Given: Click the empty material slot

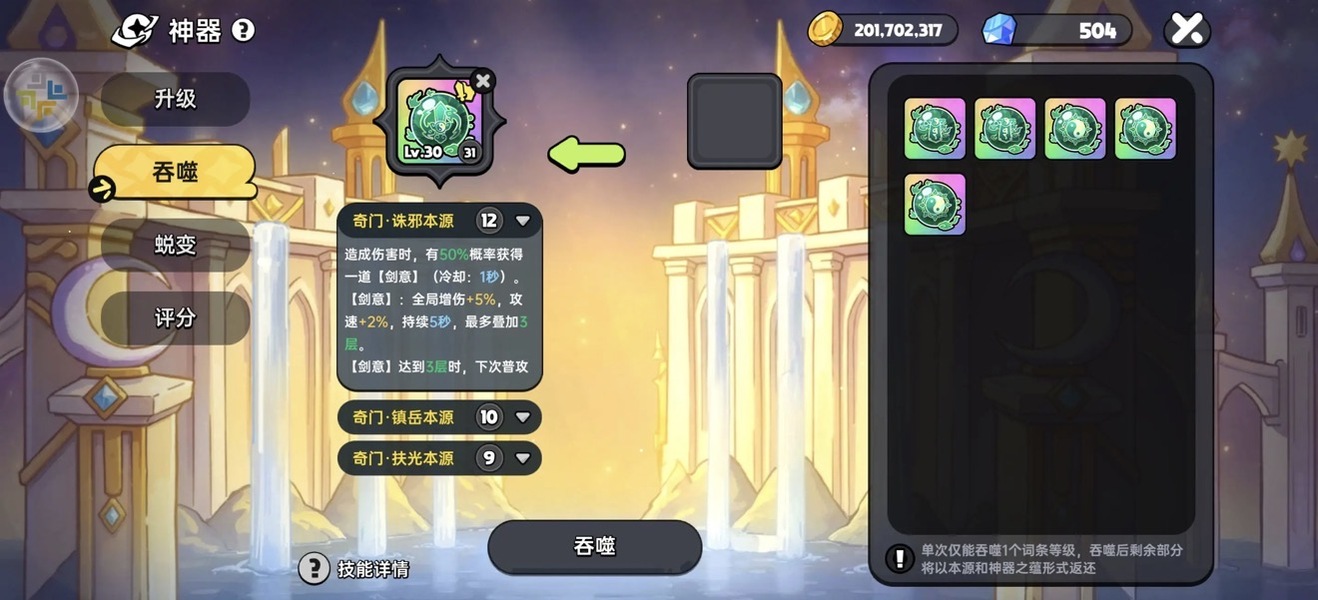Looking at the screenshot, I should pos(734,121).
